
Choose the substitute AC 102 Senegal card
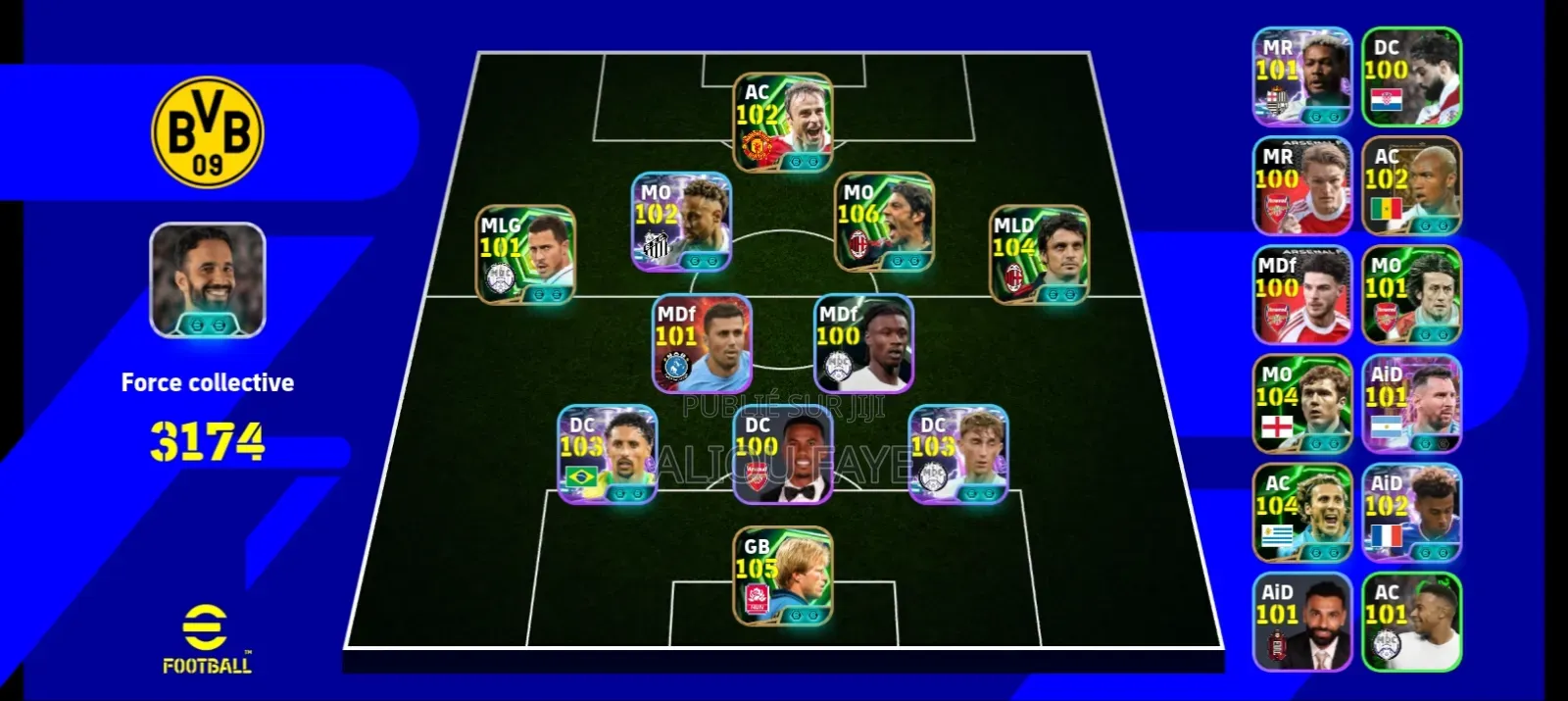1411,186
